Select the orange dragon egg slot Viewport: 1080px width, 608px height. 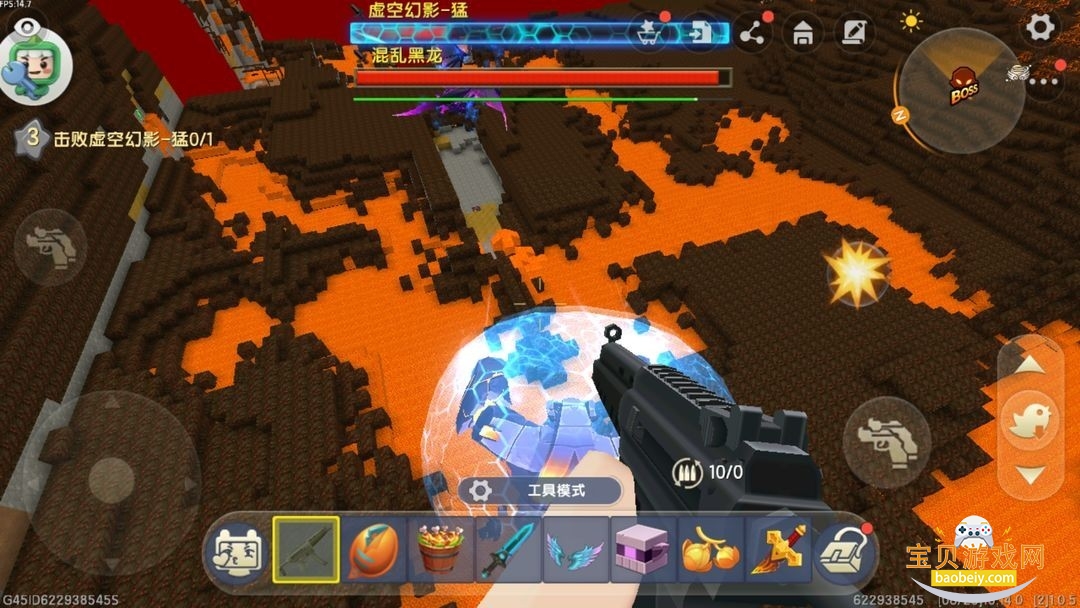(x=374, y=550)
